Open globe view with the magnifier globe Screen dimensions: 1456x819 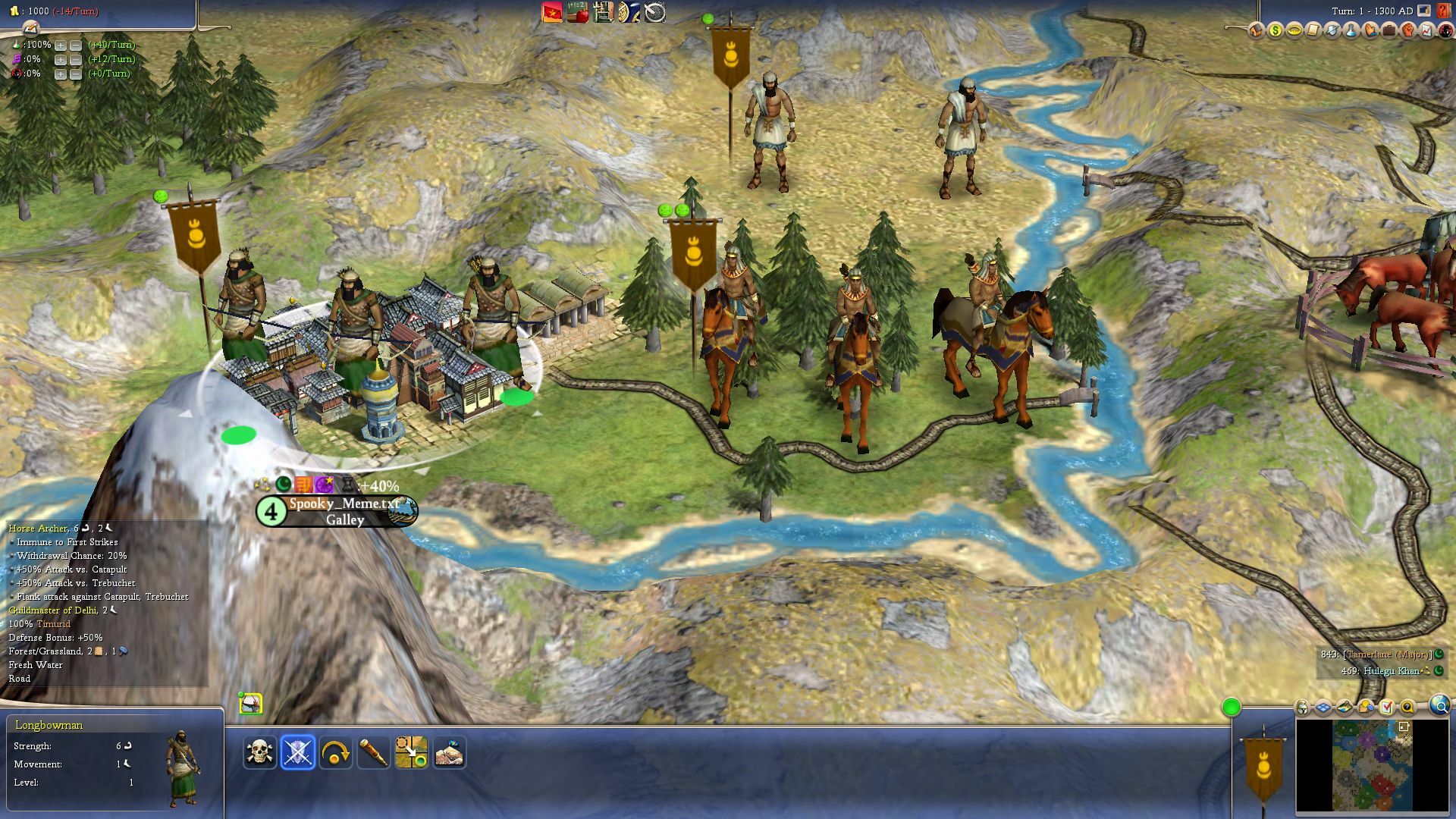1439,706
